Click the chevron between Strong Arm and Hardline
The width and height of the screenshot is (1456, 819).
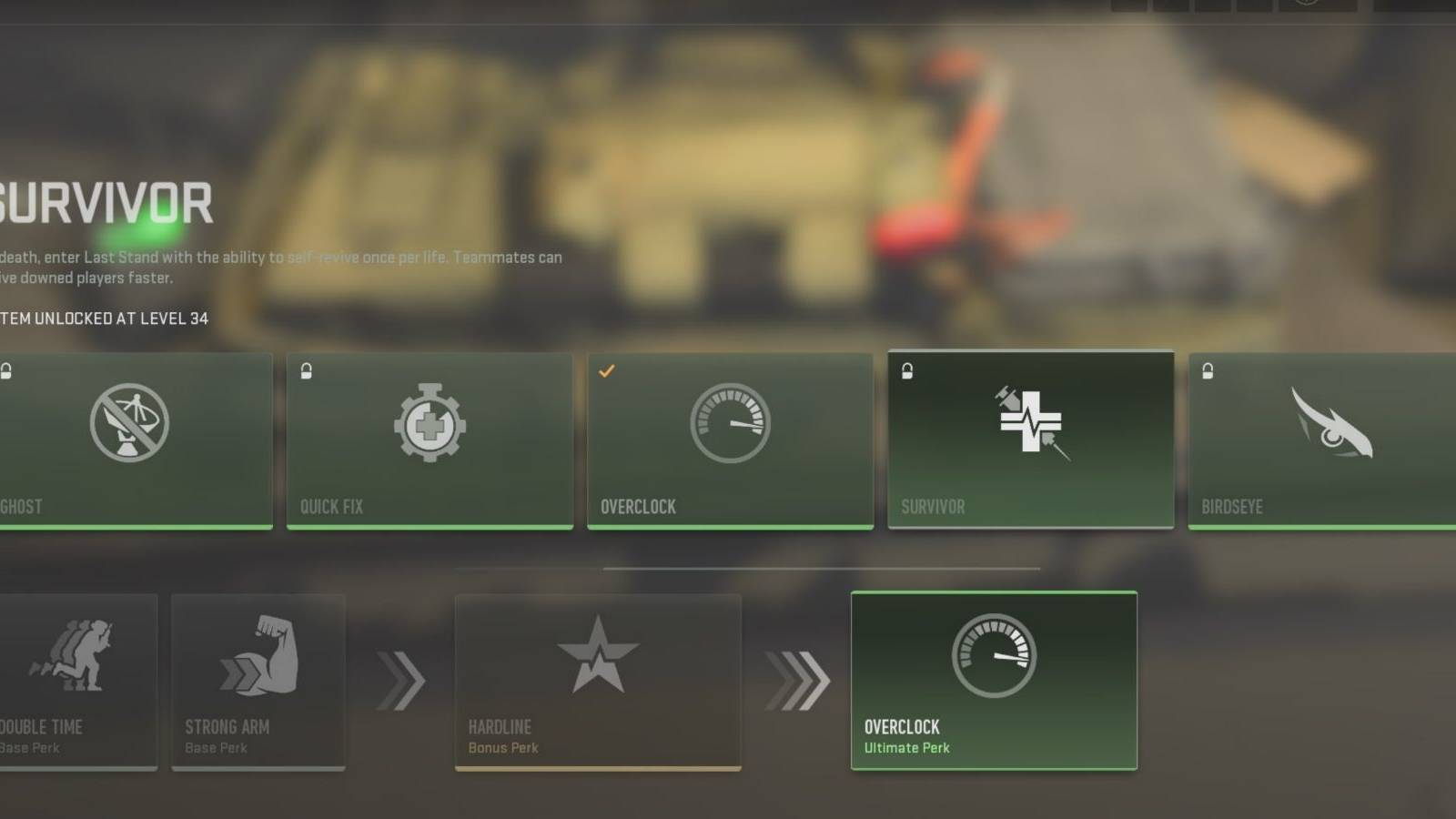click(x=398, y=678)
